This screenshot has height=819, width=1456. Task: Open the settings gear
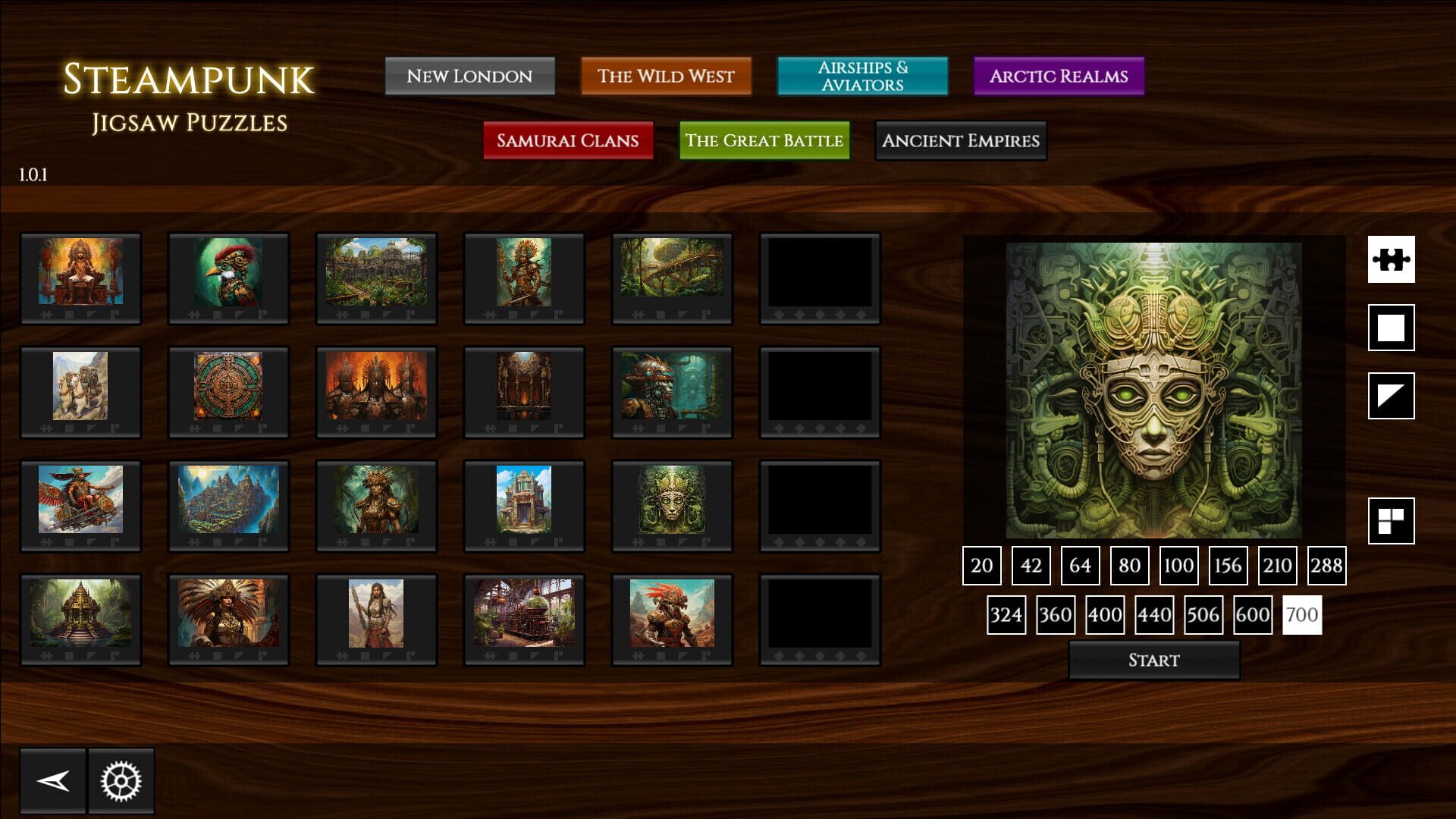121,780
